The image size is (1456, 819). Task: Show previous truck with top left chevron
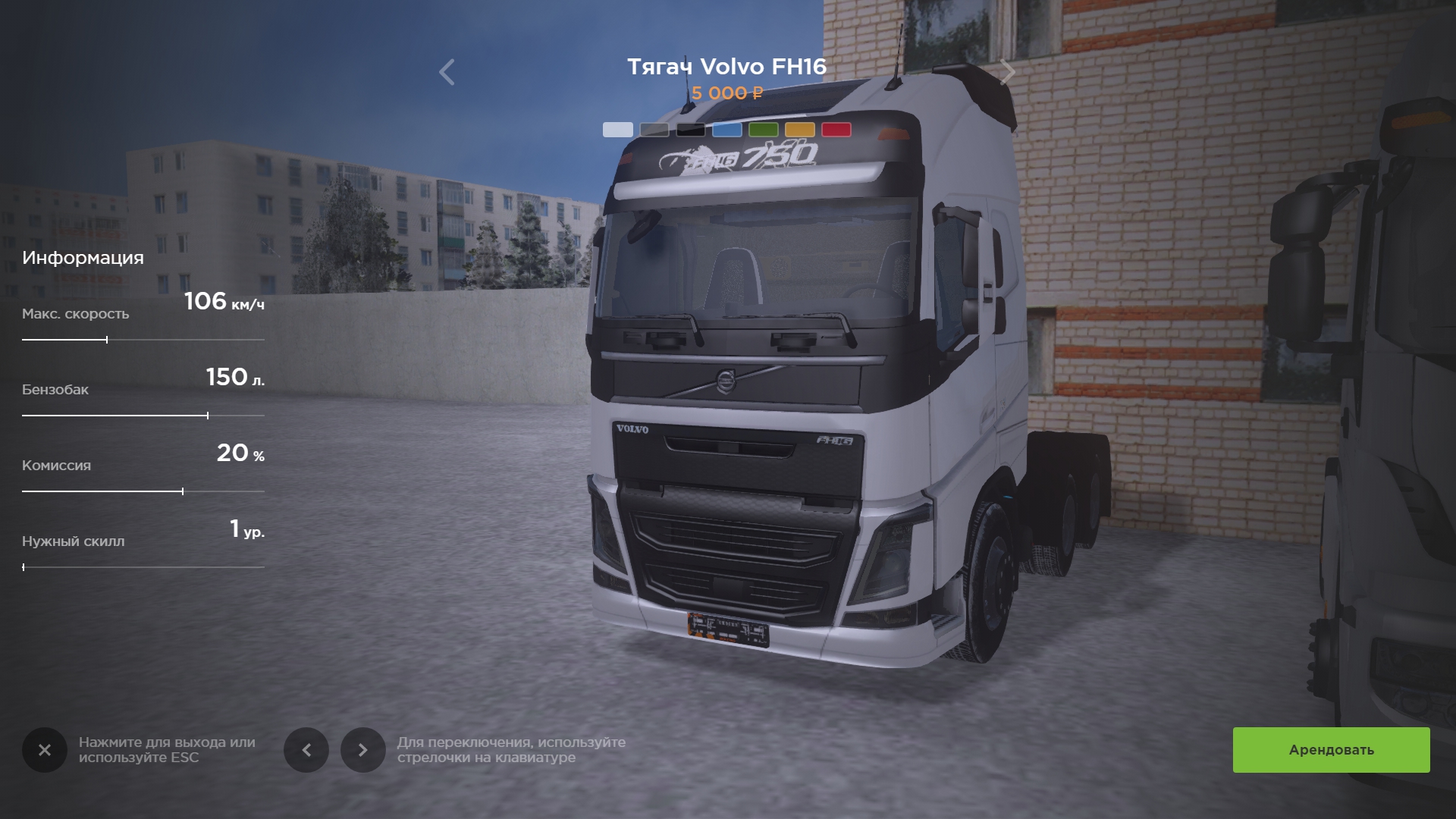[x=447, y=72]
